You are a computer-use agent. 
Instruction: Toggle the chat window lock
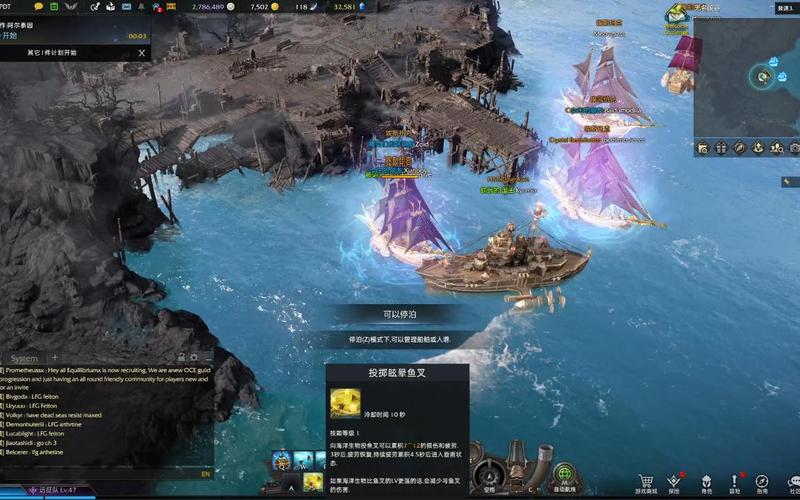tap(181, 358)
